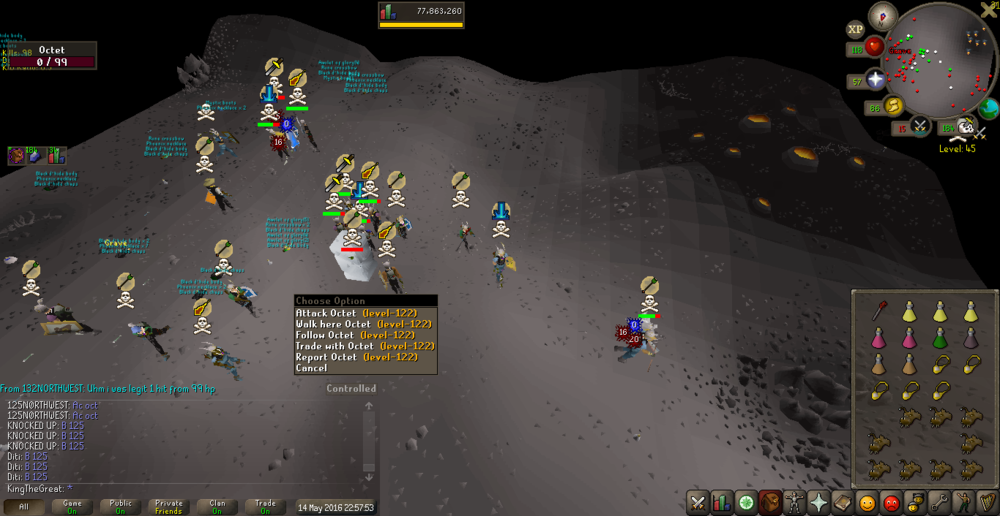
Task: Click the compass to face north
Action: click(882, 14)
